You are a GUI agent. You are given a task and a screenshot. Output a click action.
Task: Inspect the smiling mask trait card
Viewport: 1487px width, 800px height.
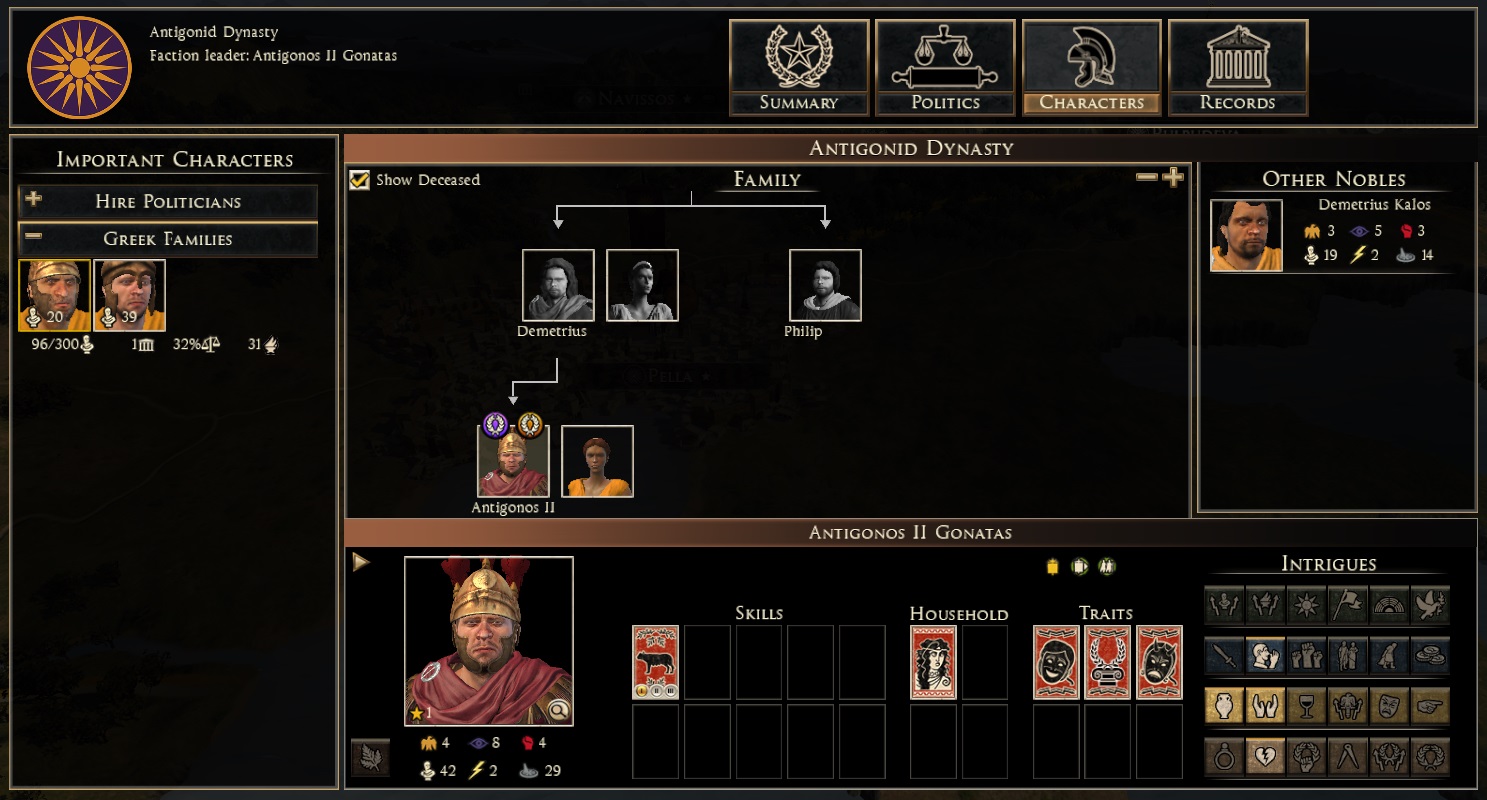(x=1056, y=662)
